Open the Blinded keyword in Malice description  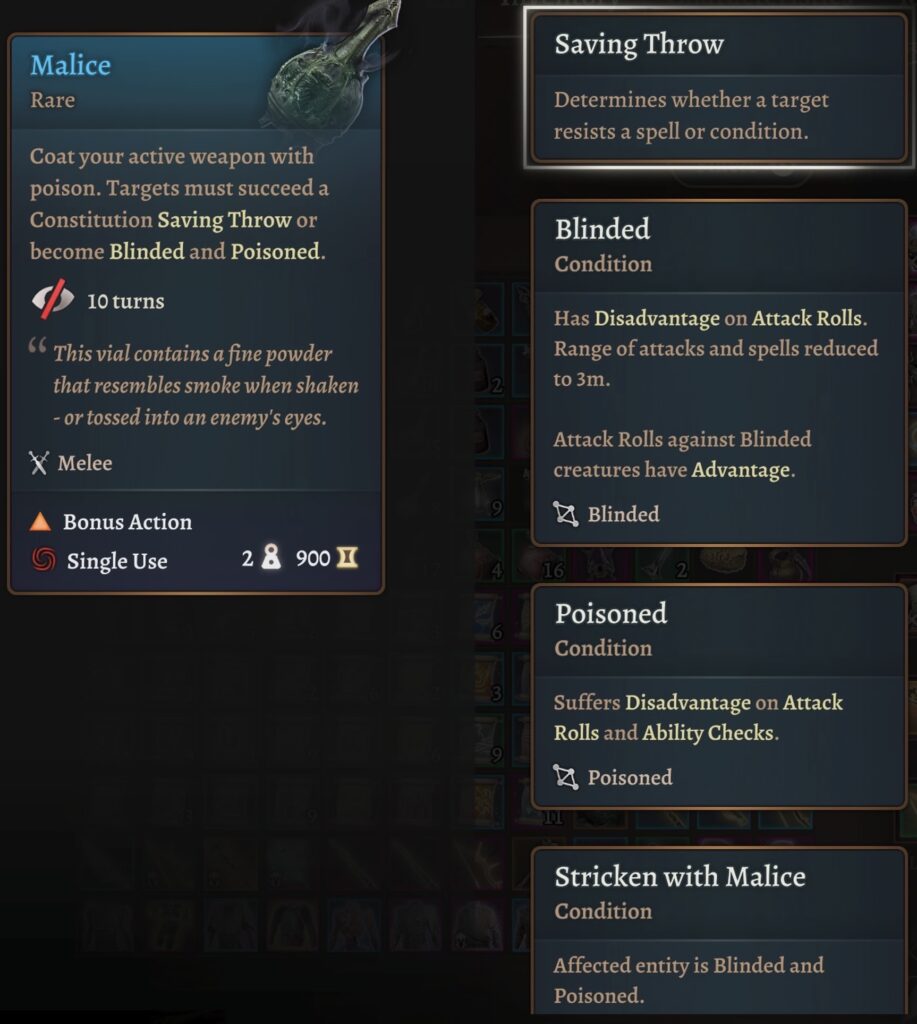[147, 251]
